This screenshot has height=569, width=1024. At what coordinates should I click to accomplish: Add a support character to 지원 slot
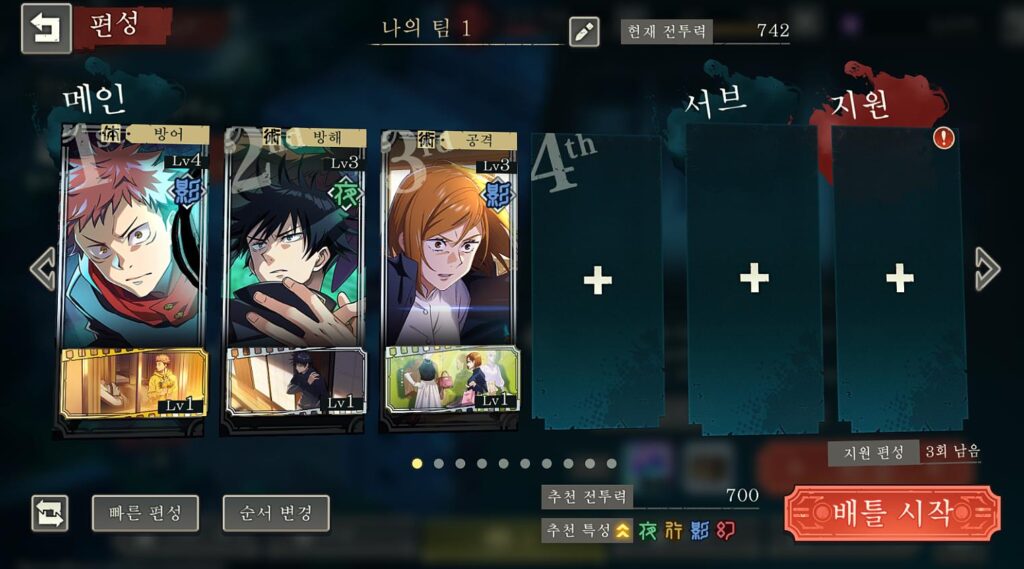point(899,279)
